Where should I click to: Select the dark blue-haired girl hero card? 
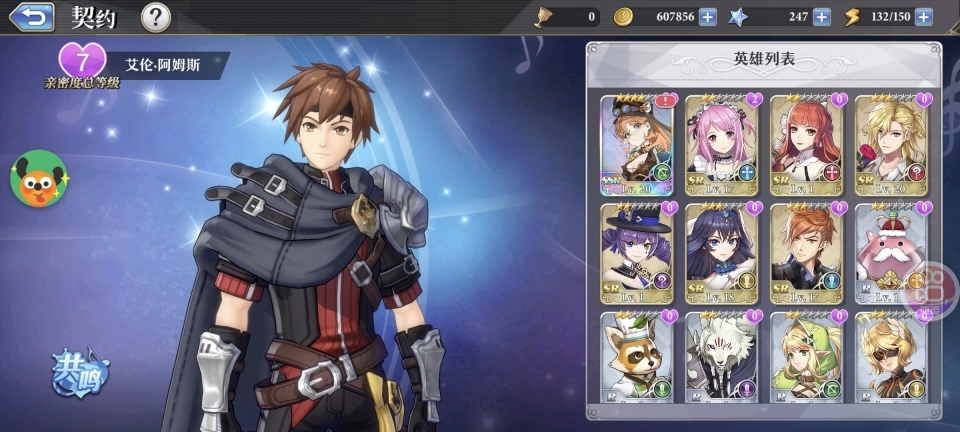(721, 253)
